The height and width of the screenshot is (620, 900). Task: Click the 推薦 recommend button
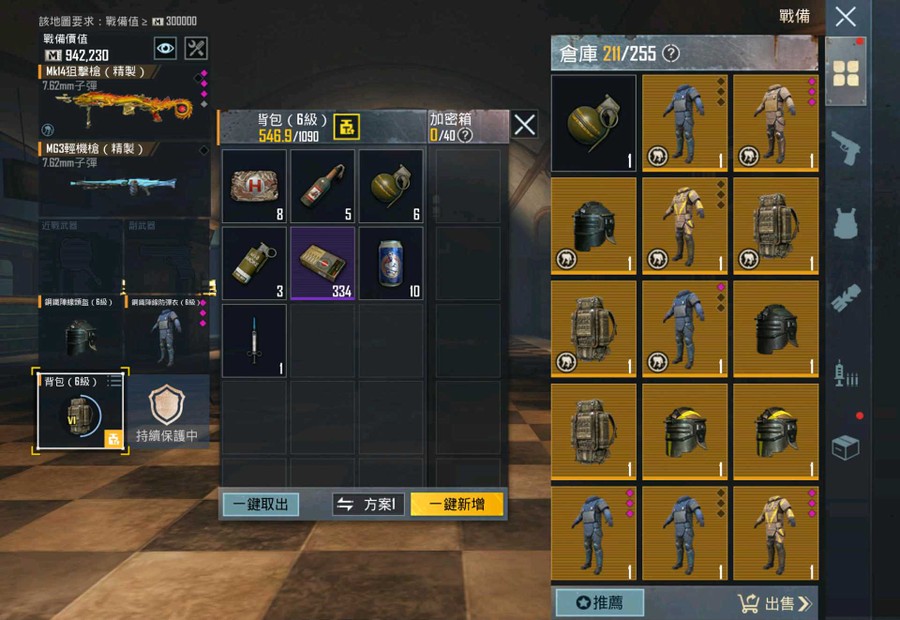599,603
